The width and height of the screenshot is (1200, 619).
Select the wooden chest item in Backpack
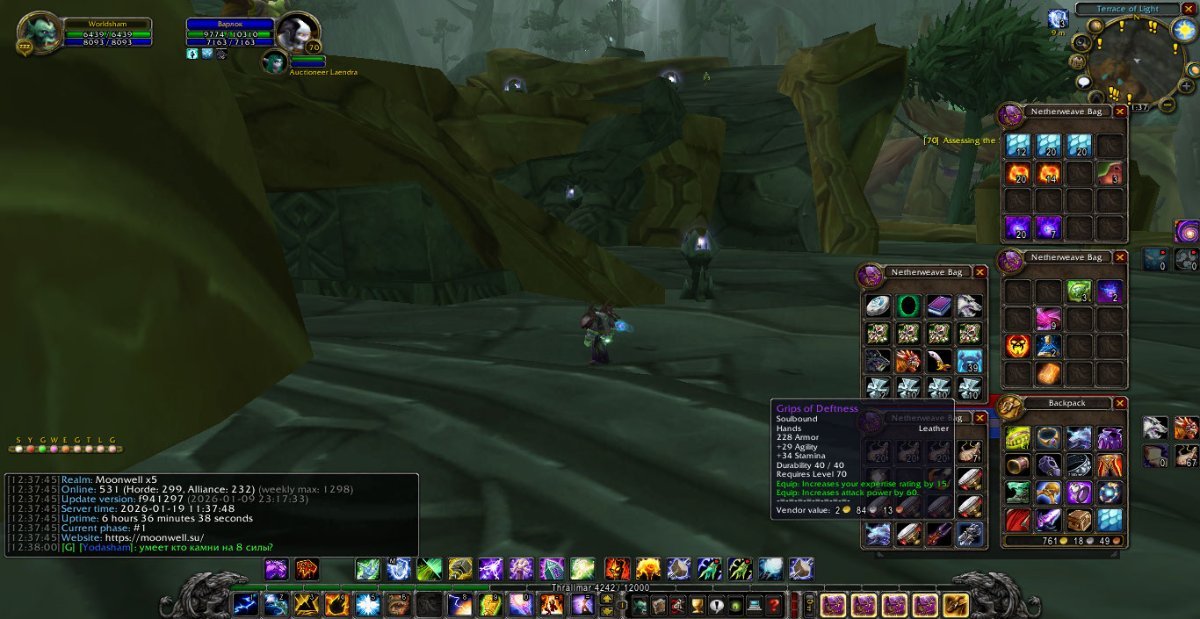(1079, 520)
